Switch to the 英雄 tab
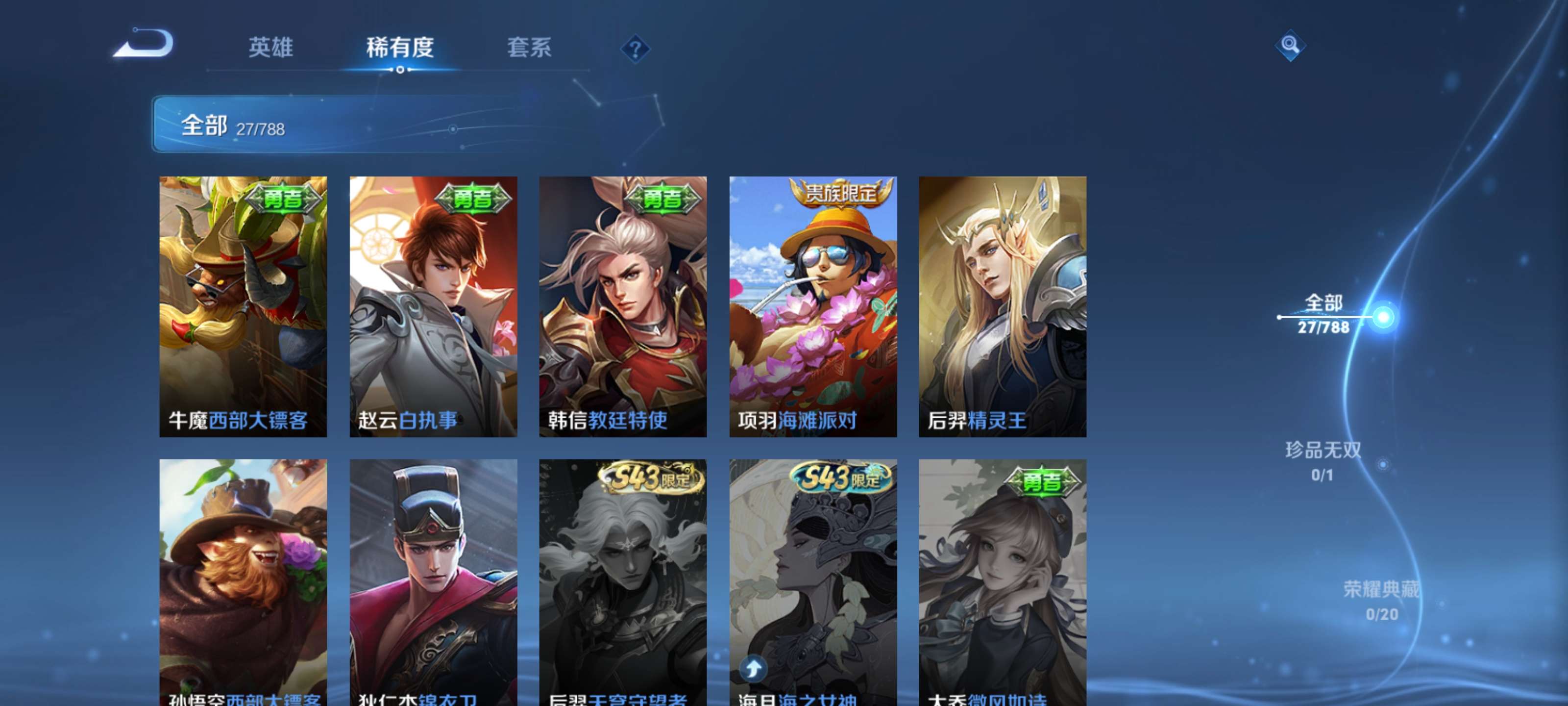 point(270,49)
